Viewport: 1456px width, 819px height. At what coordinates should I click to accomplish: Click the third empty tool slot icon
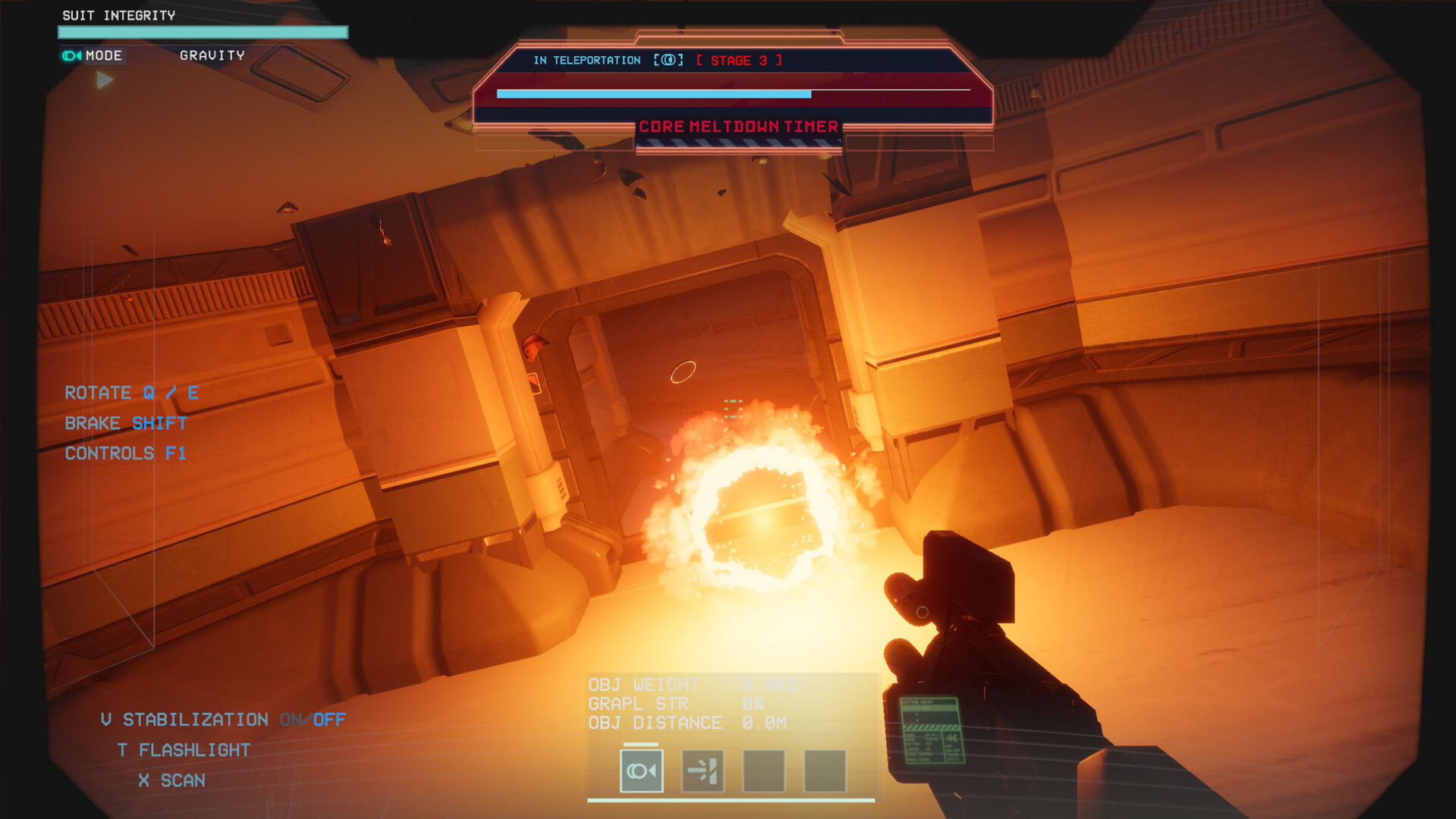763,770
